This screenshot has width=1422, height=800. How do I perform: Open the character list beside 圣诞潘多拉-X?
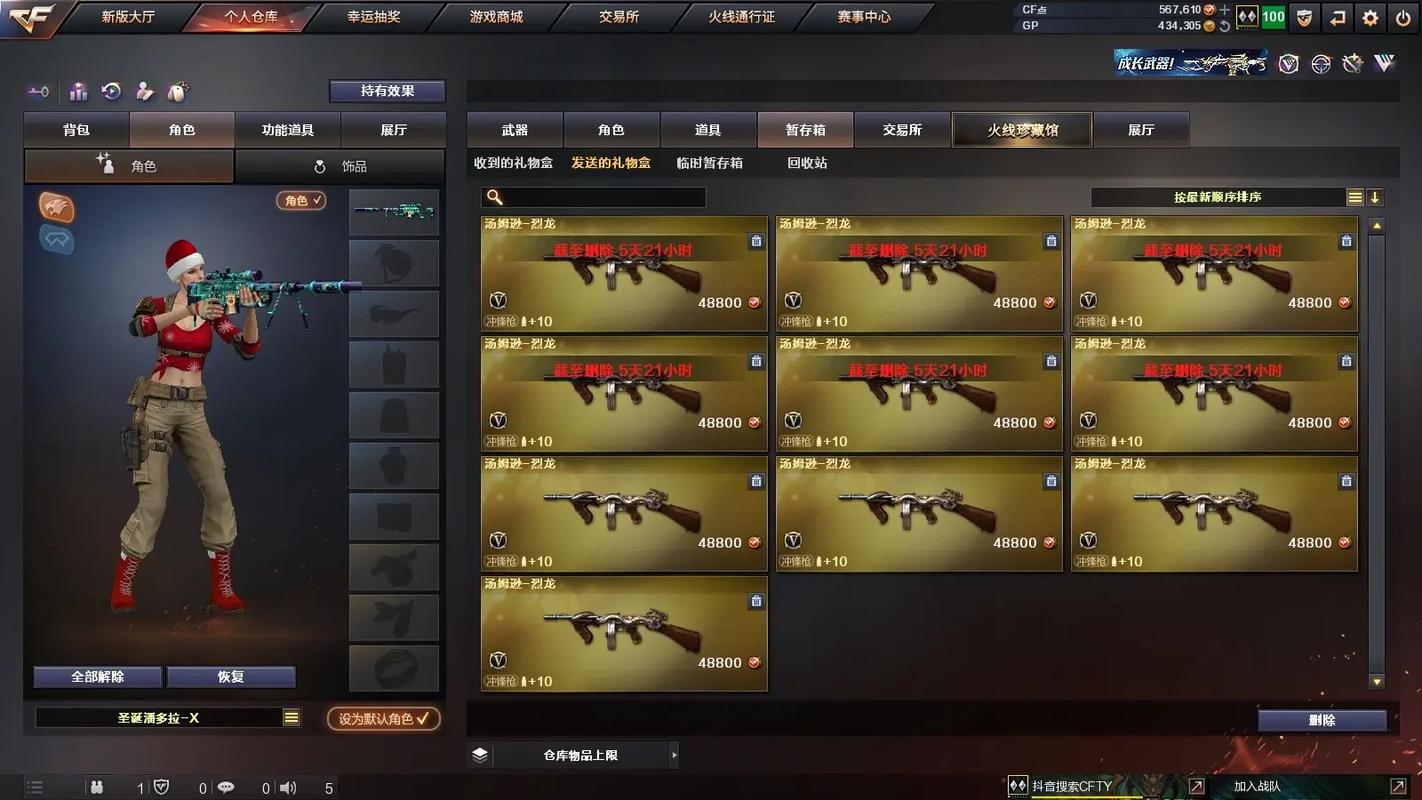[x=293, y=717]
